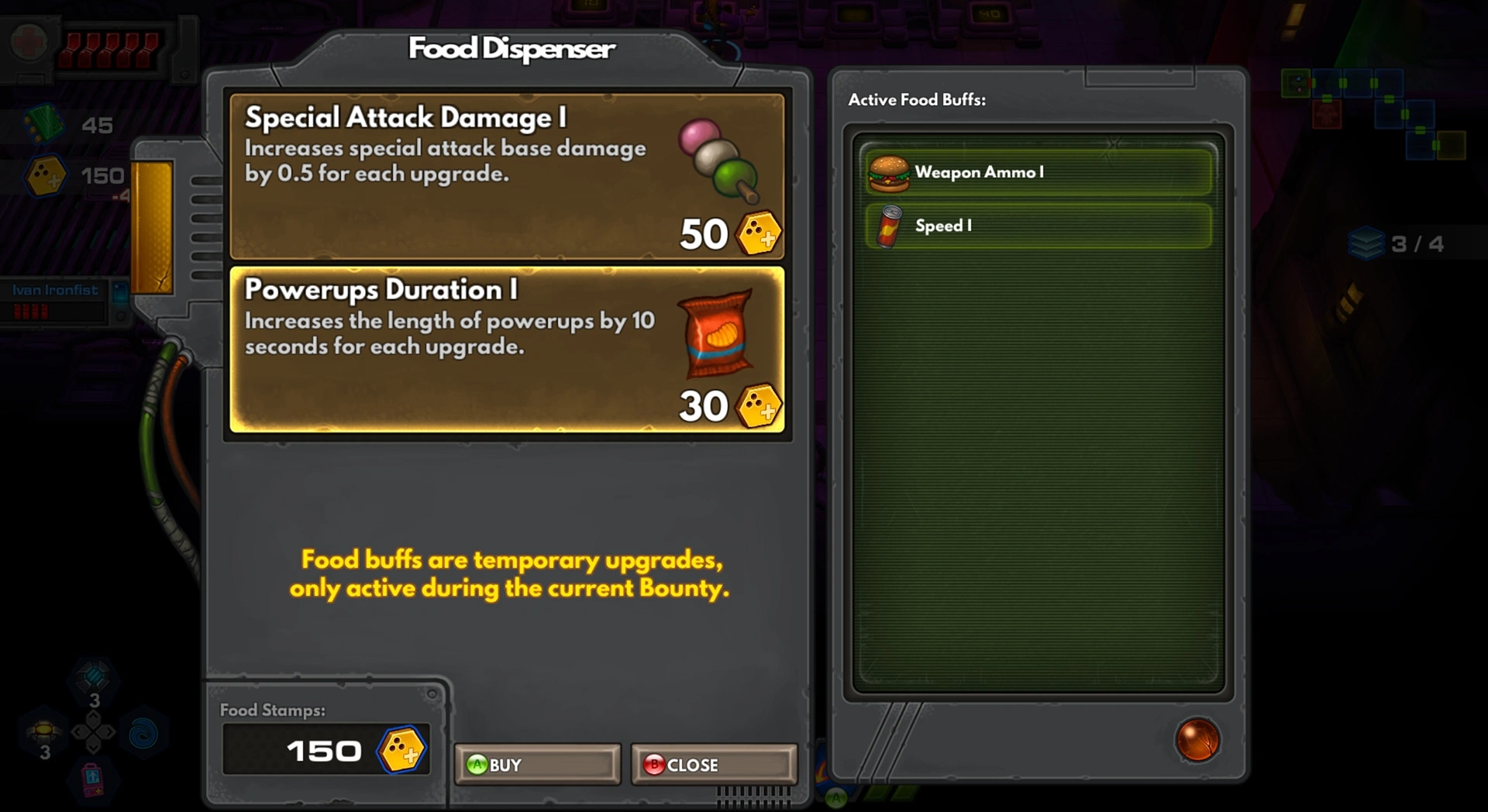Viewport: 1488px width, 812px height.
Task: Select the Speed I active buff row
Action: coord(1037,225)
